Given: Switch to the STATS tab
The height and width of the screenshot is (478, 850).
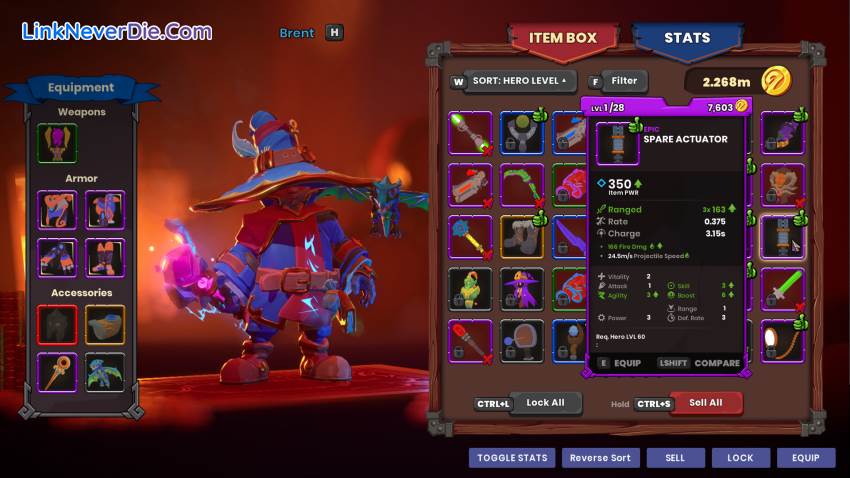Looking at the screenshot, I should (x=686, y=39).
